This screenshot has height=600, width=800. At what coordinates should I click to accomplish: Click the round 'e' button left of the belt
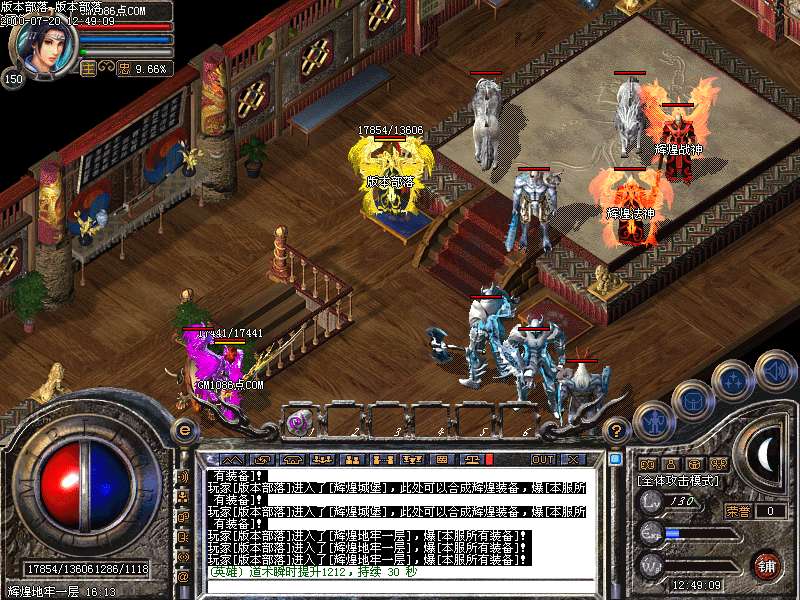coord(184,430)
